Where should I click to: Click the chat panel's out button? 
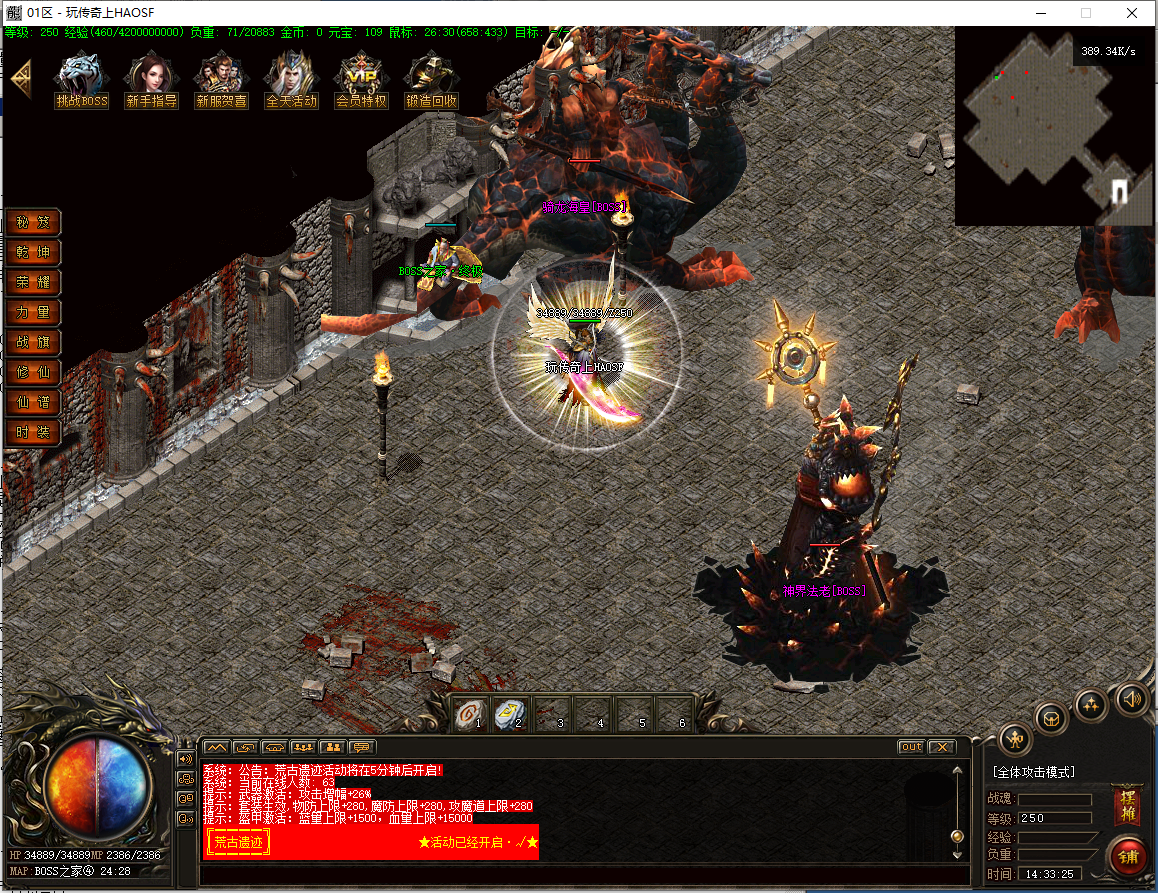pos(911,747)
